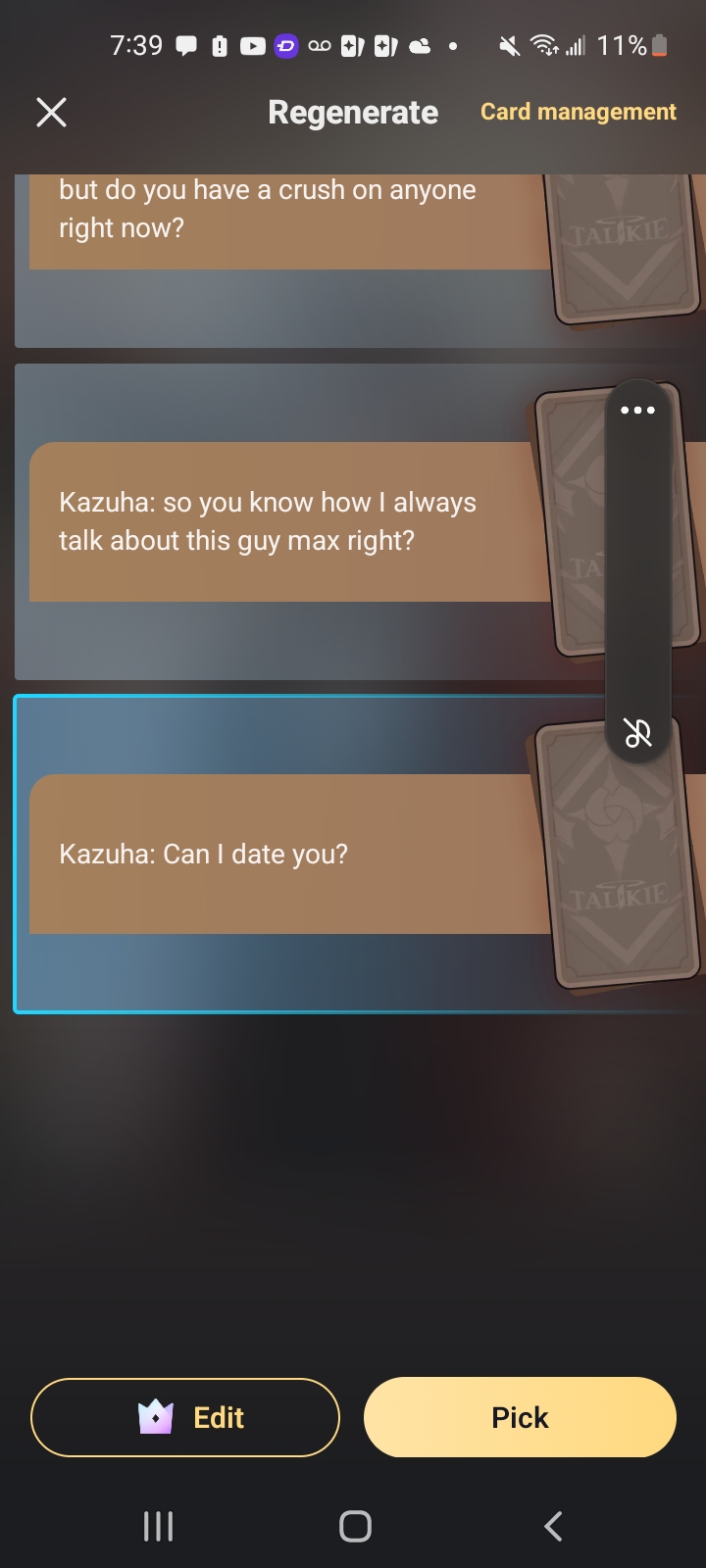Go to the Android home screen
The width and height of the screenshot is (706, 1568).
click(355, 1526)
